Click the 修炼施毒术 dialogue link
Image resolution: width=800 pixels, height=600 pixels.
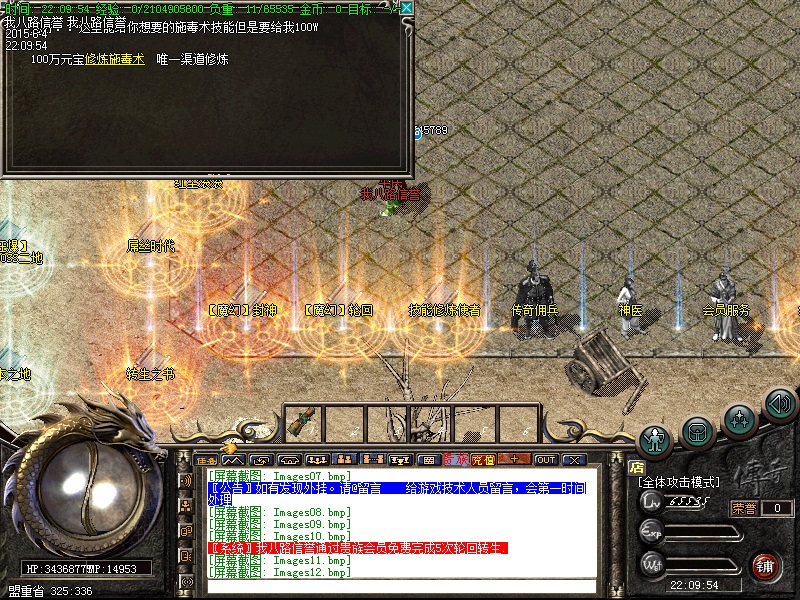(115, 59)
